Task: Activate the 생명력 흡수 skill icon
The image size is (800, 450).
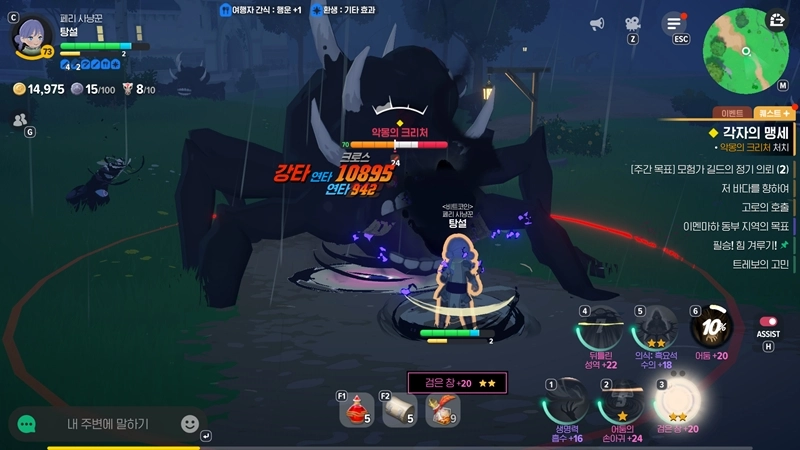Action: tap(563, 402)
